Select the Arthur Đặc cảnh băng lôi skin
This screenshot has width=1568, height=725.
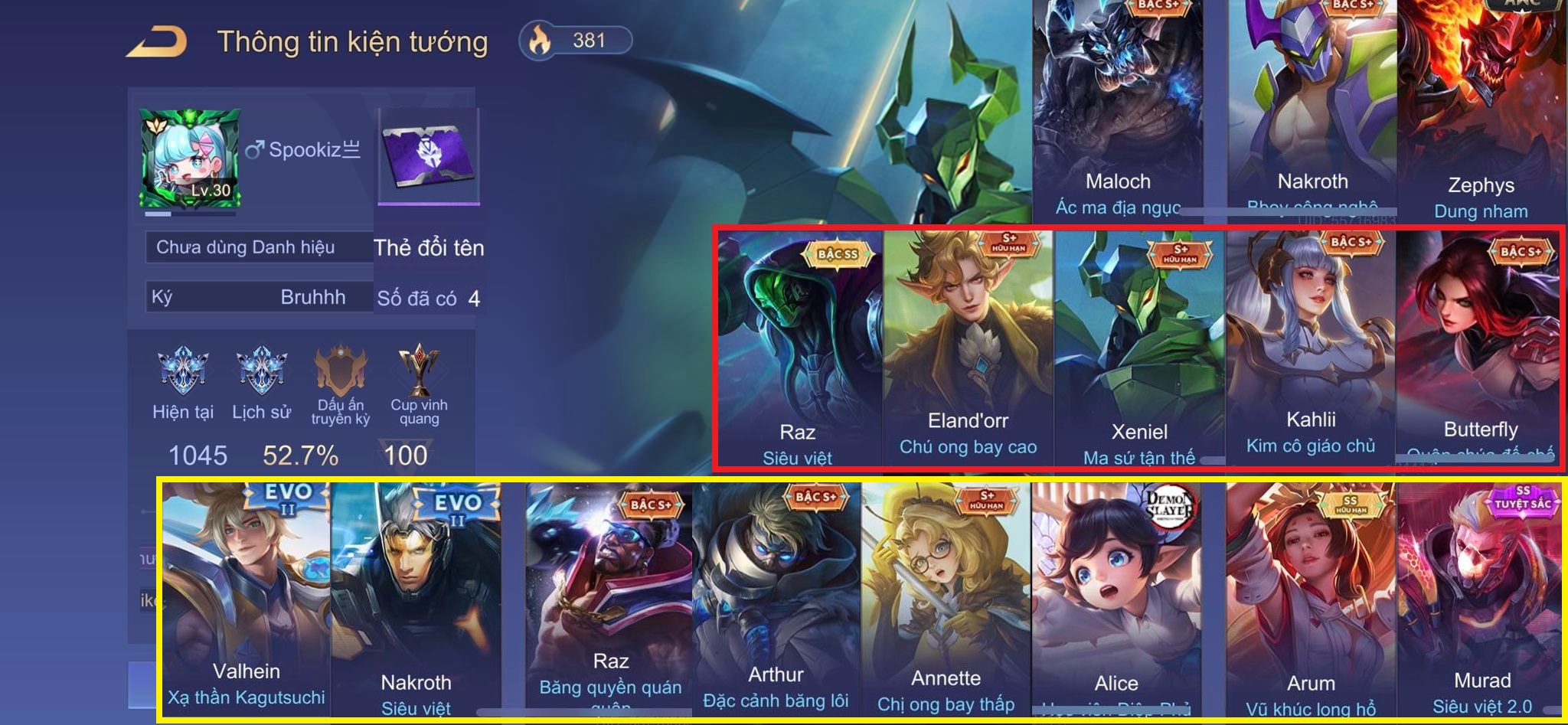coord(776,597)
